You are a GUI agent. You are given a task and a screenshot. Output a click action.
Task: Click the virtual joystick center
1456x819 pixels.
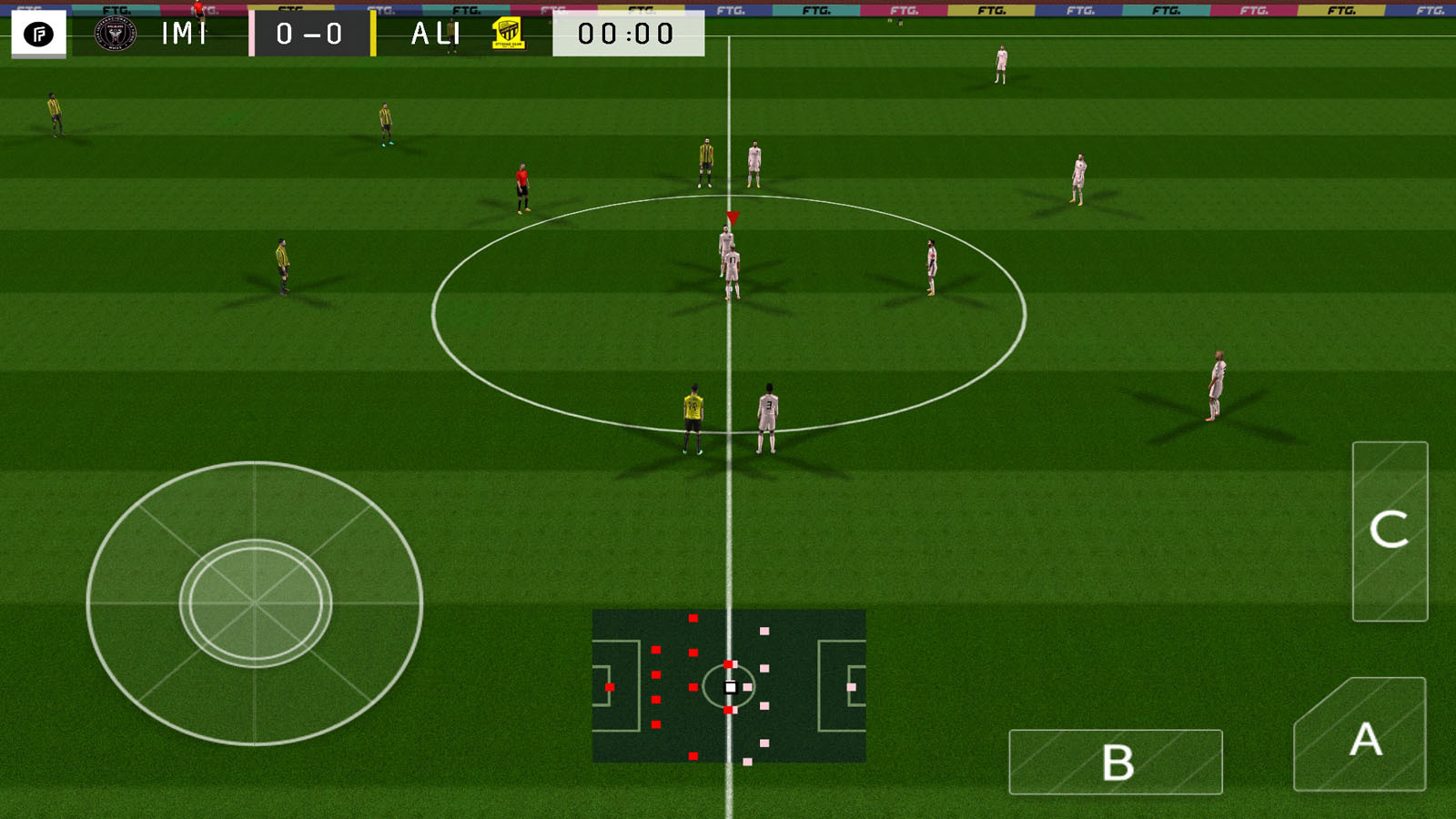coord(255,603)
